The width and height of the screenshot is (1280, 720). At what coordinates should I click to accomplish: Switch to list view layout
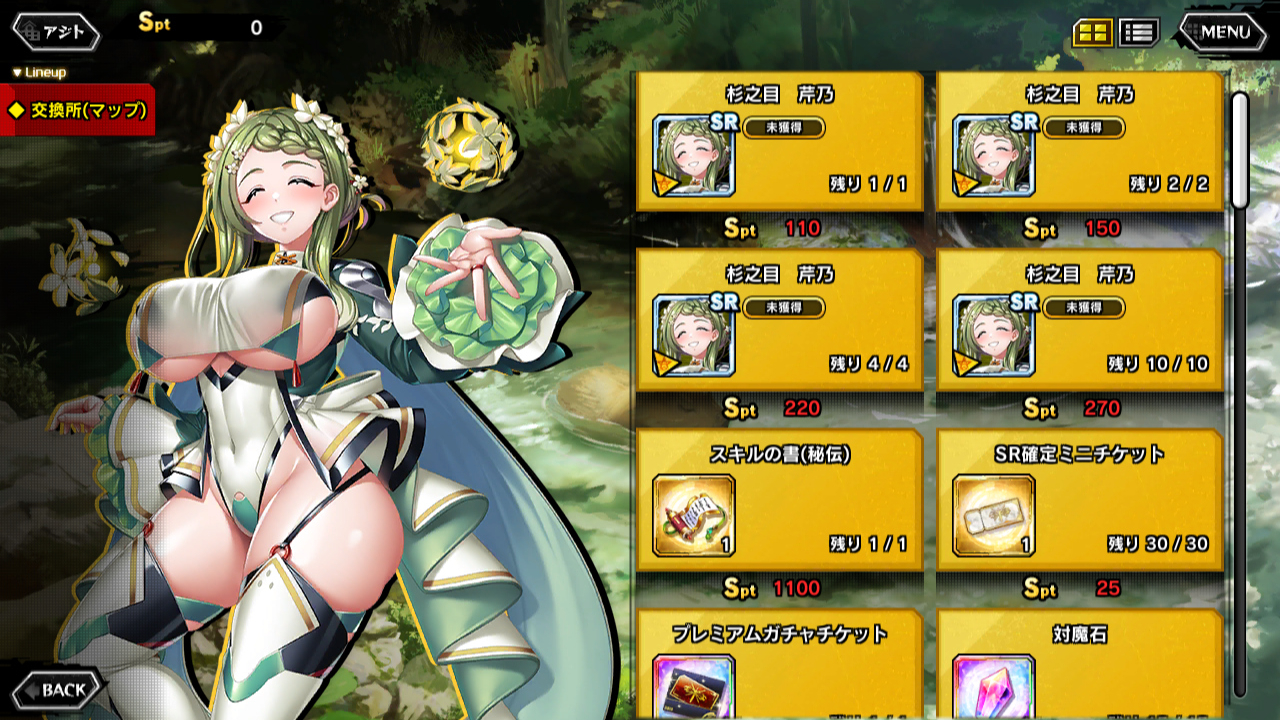click(x=1138, y=32)
